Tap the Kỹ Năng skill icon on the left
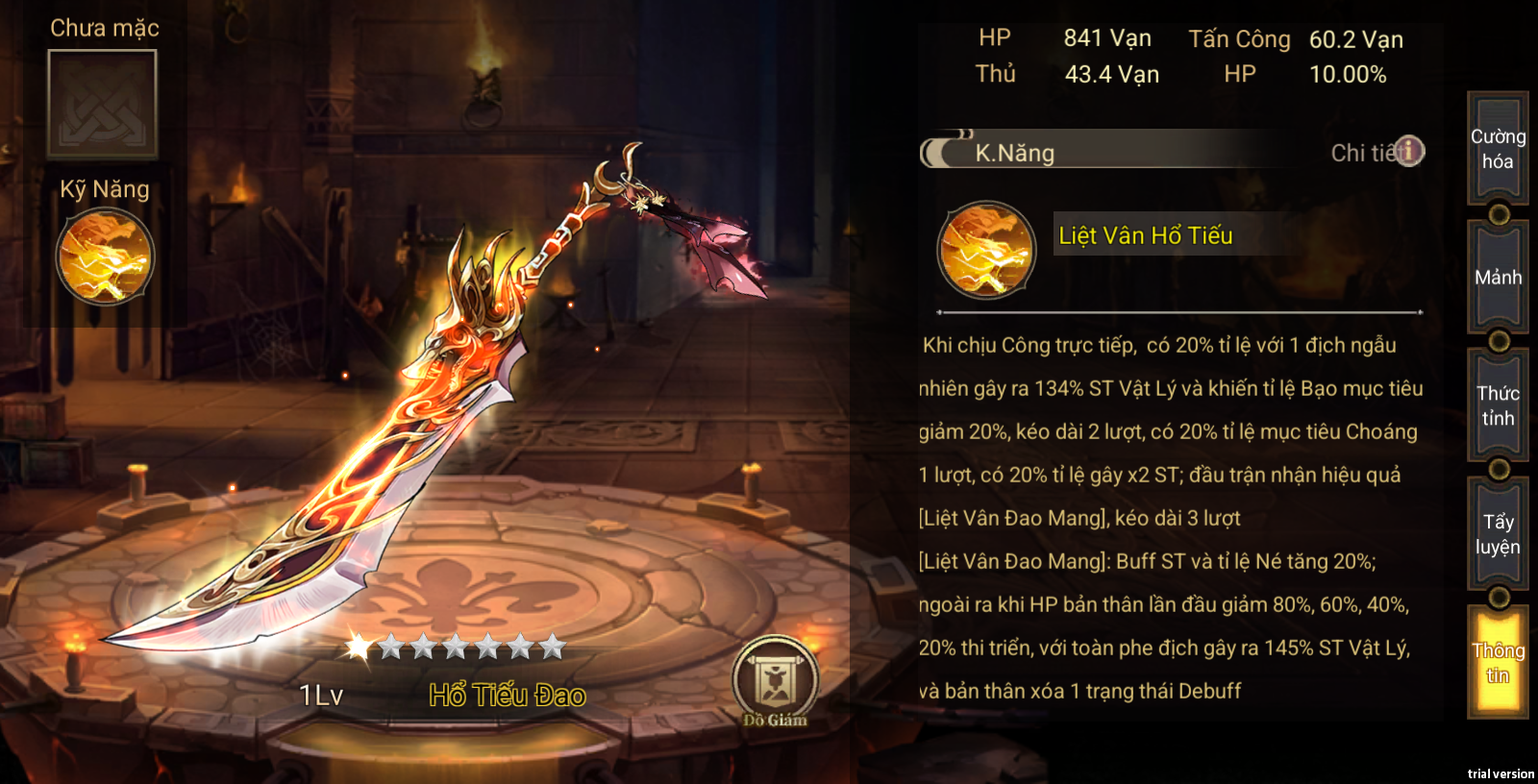This screenshot has width=1538, height=784. (x=105, y=257)
